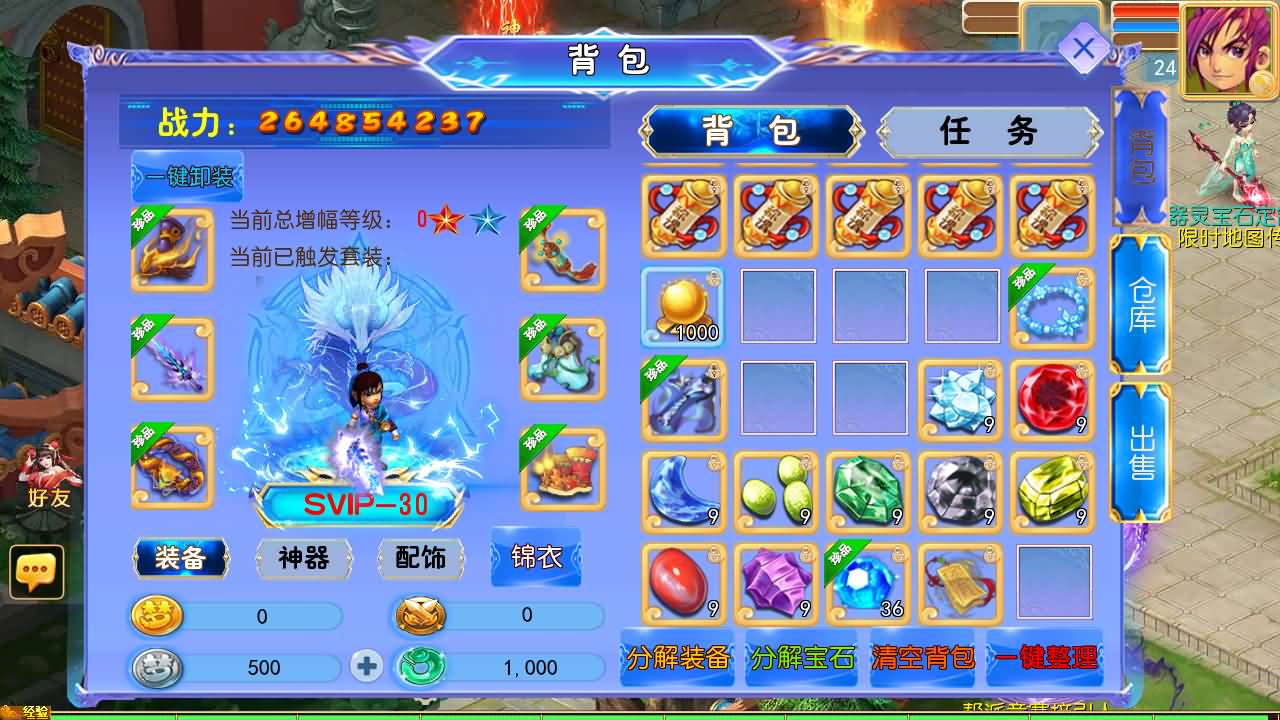The image size is (1280, 720).
Task: Click the 一键整理 sort button
Action: click(x=1044, y=659)
